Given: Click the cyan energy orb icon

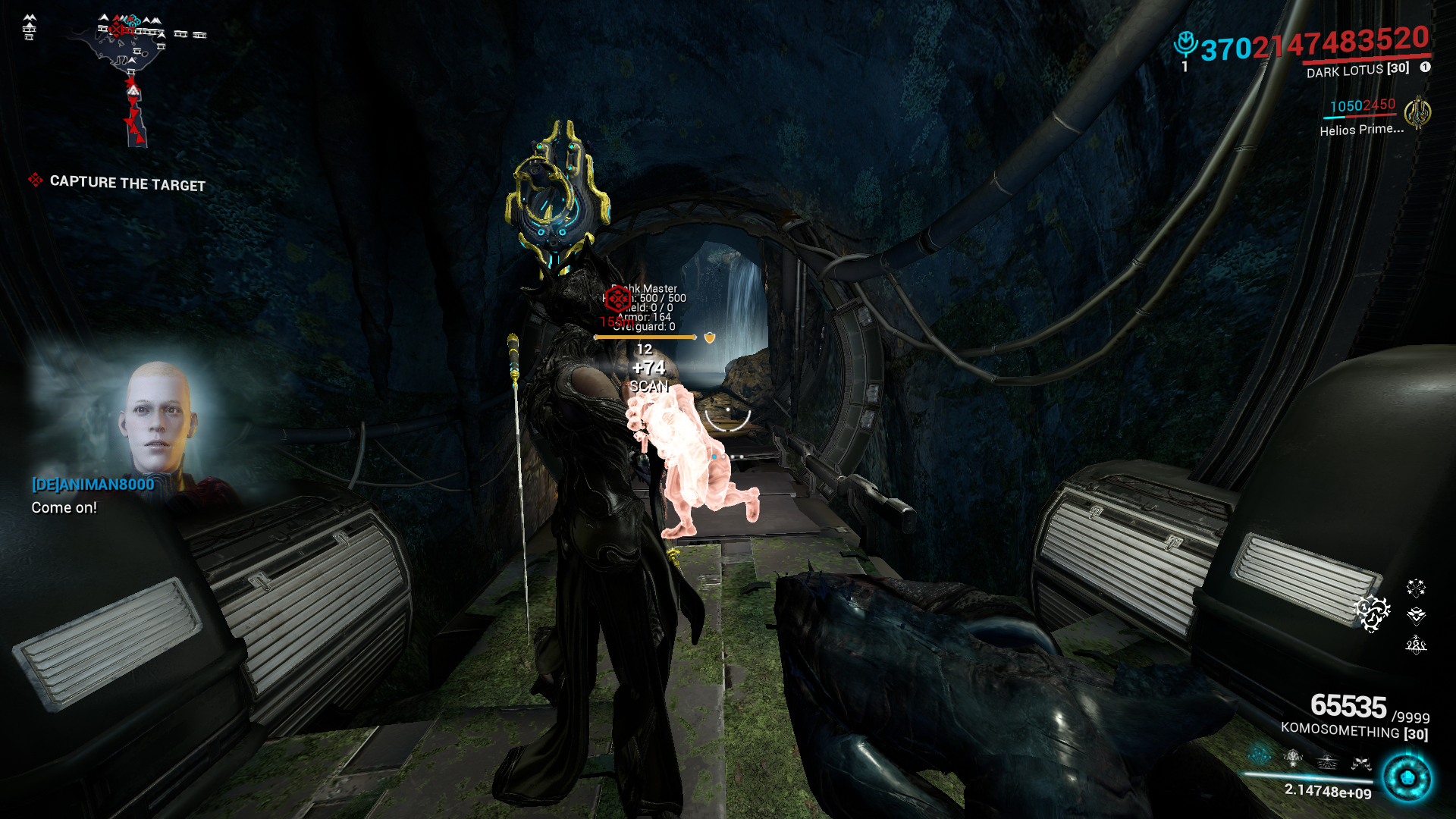Looking at the screenshot, I should point(1407,778).
